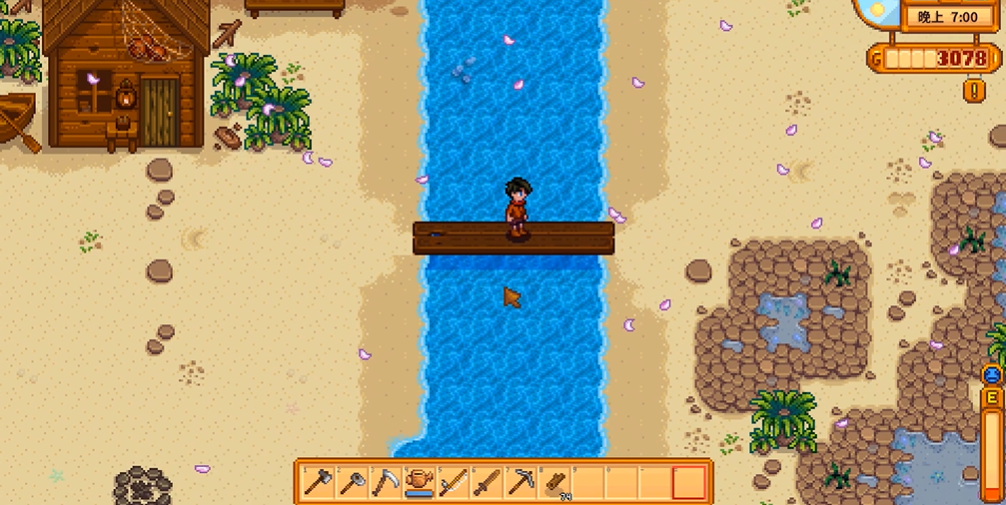
Task: Pick the fishing rod in the hotbar
Action: (454, 482)
